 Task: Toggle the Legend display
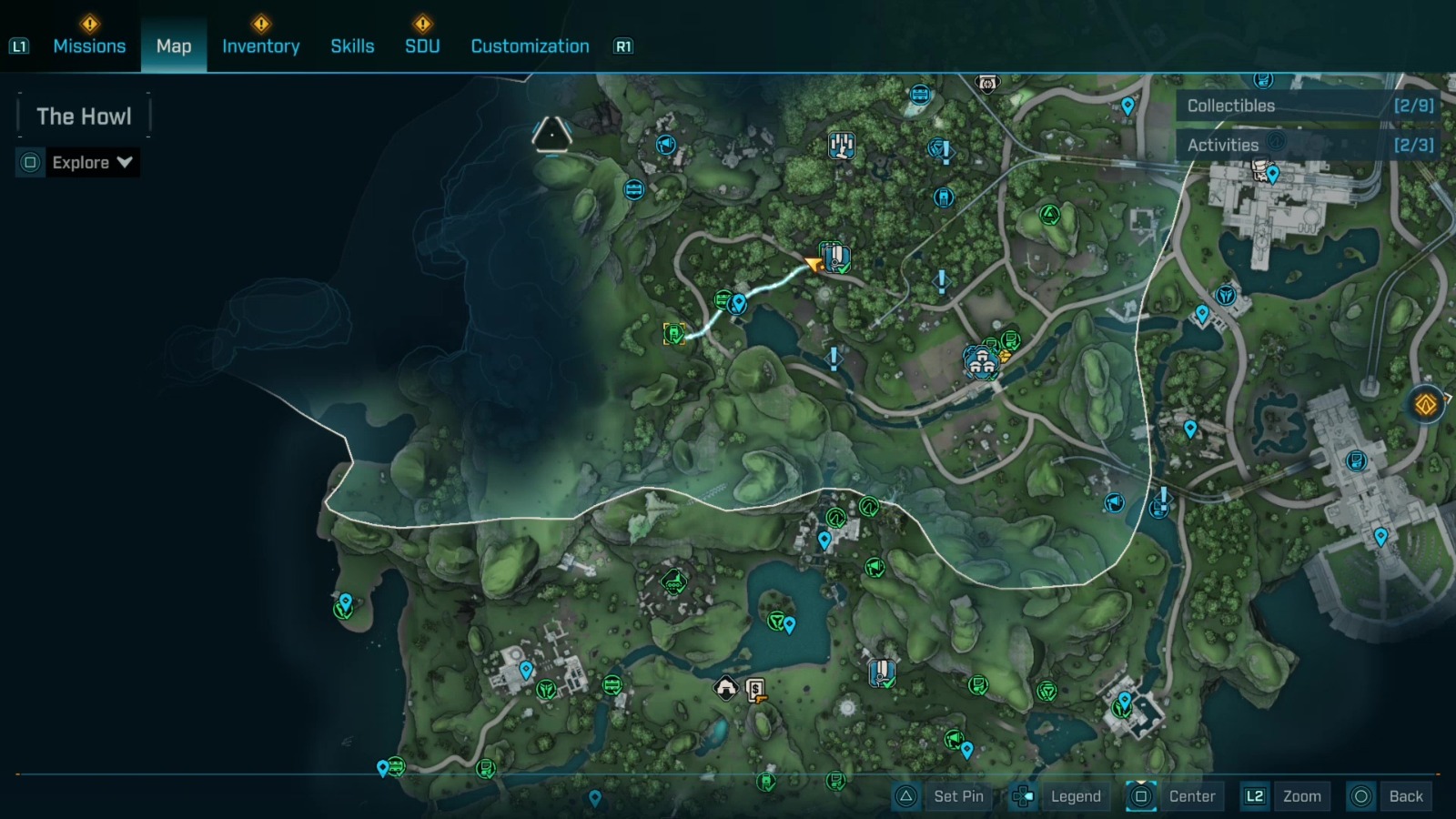(1075, 795)
